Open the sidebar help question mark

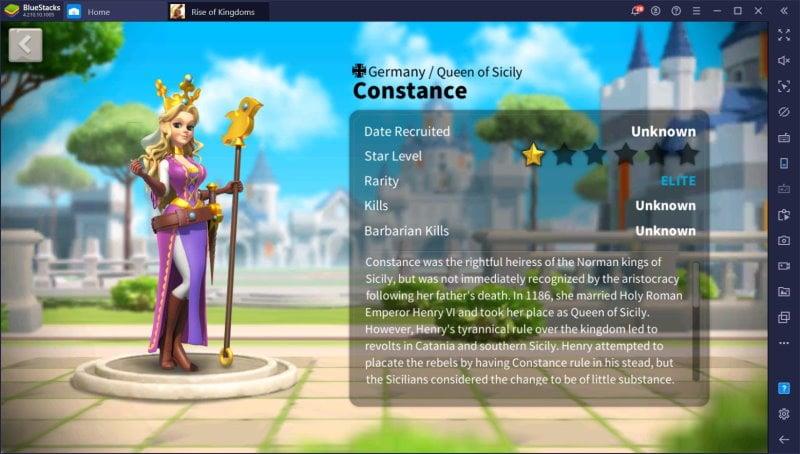784,388
